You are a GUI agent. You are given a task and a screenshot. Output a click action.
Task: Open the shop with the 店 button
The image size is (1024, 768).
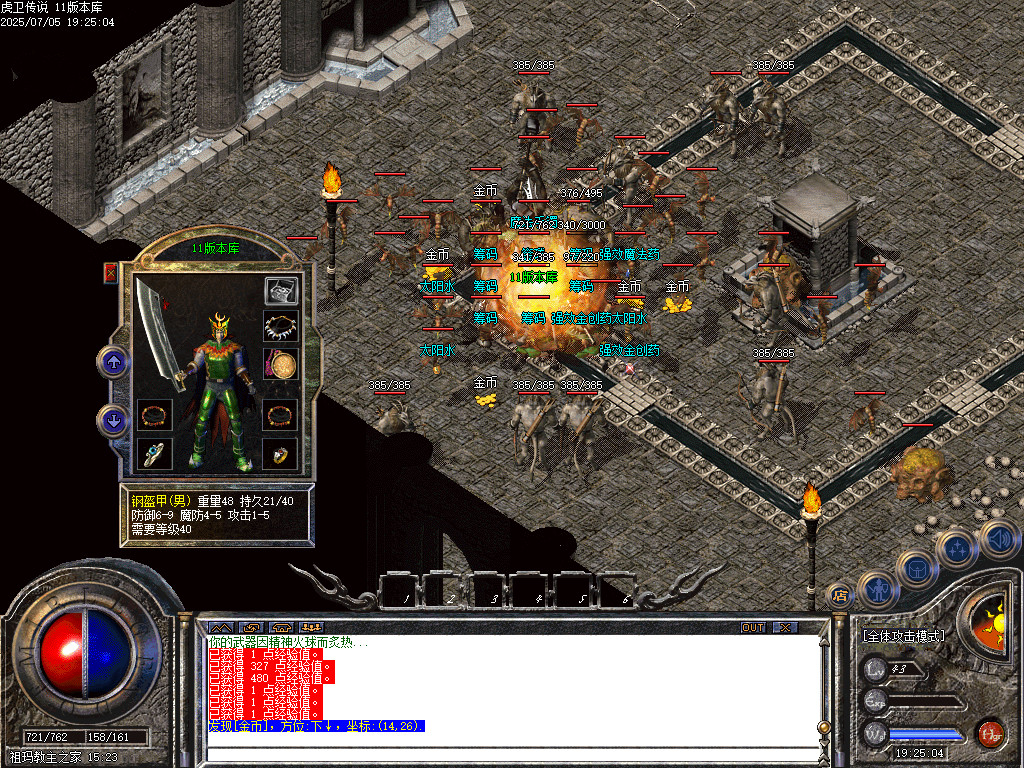click(841, 595)
